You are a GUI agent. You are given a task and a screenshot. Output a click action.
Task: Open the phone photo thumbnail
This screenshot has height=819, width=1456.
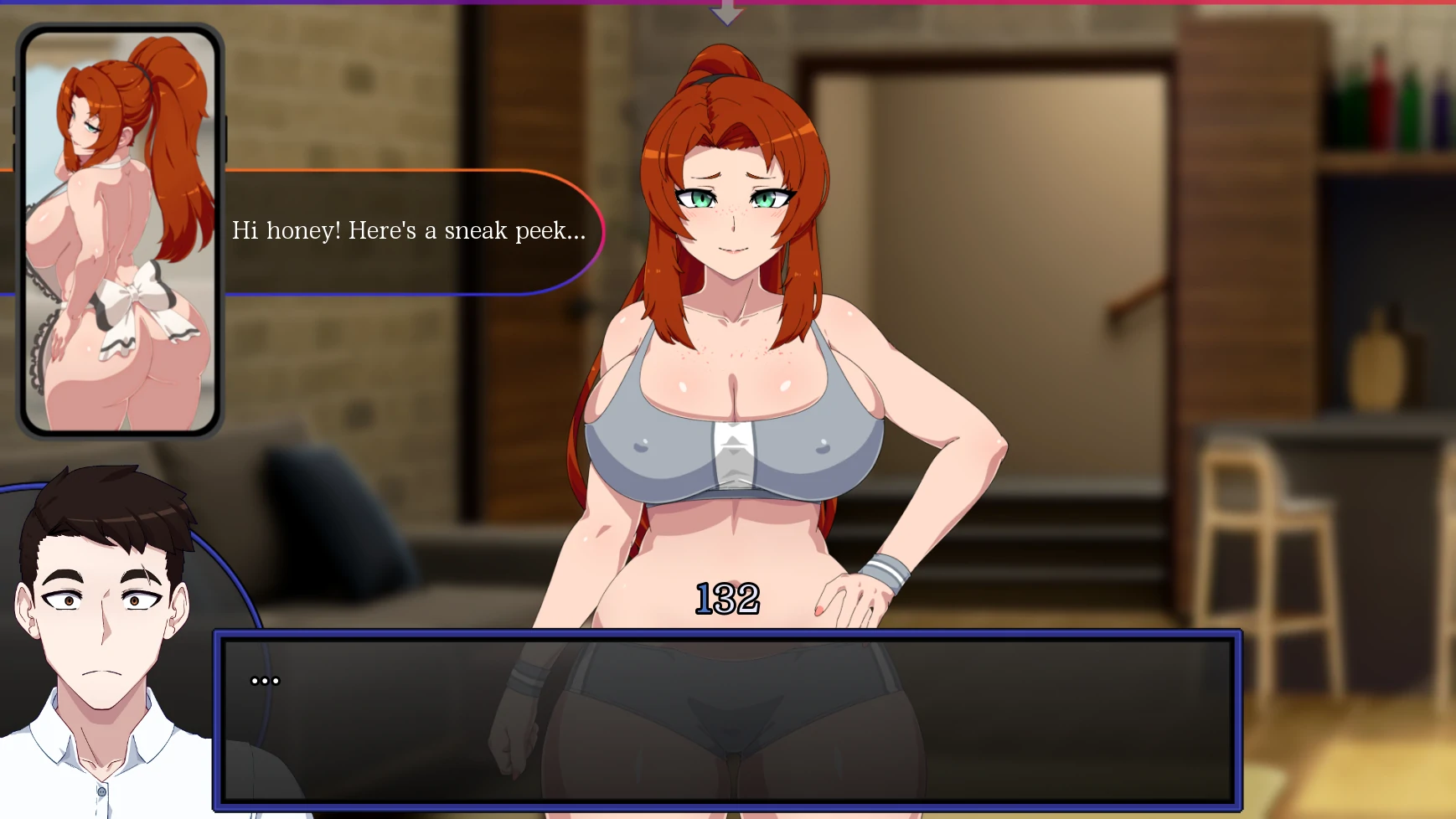[120, 231]
